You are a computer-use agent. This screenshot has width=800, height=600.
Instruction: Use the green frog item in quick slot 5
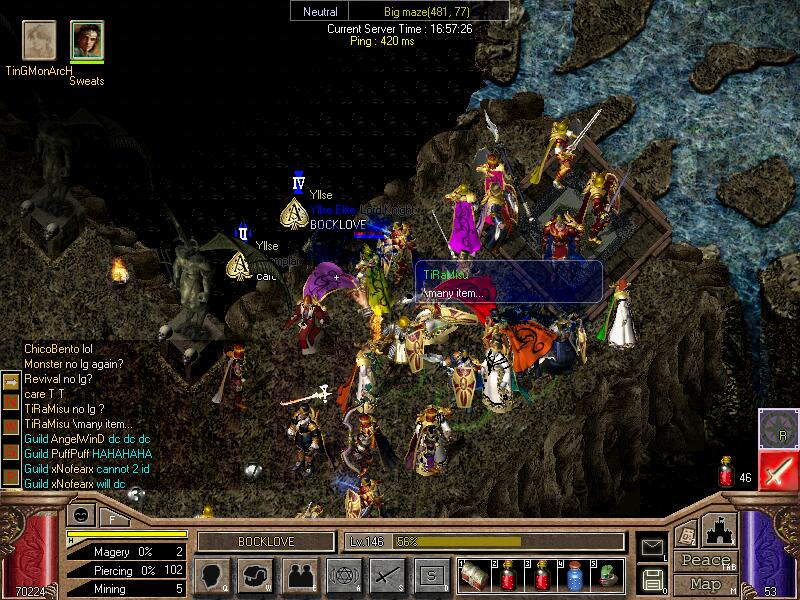coord(607,575)
